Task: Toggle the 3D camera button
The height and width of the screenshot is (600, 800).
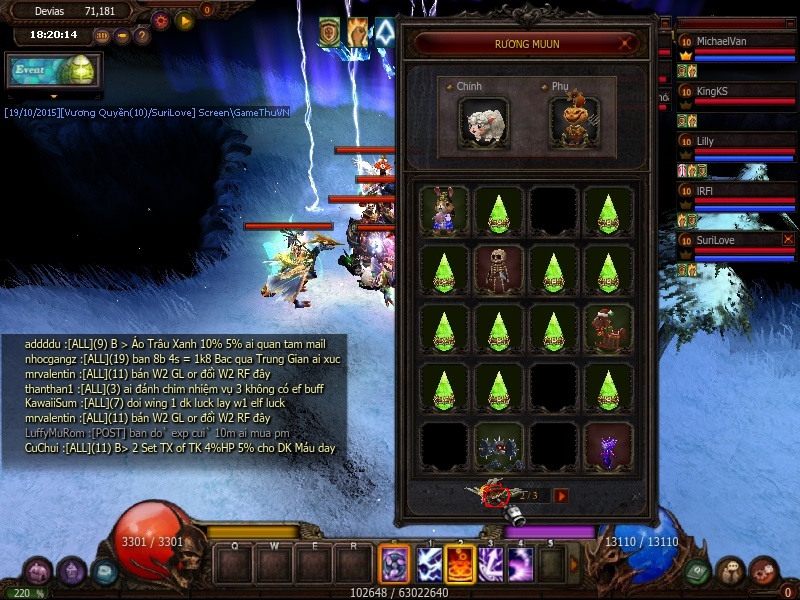Action: pyautogui.click(x=102, y=36)
